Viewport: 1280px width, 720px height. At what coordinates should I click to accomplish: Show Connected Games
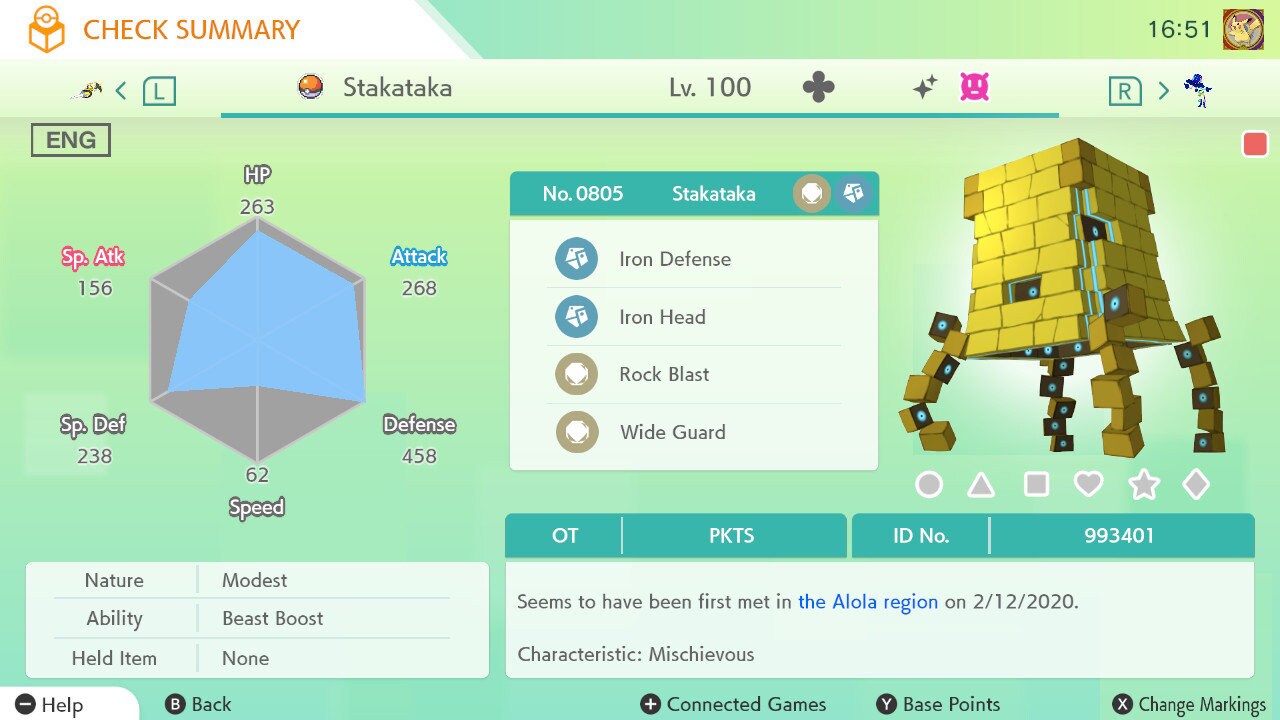click(734, 705)
